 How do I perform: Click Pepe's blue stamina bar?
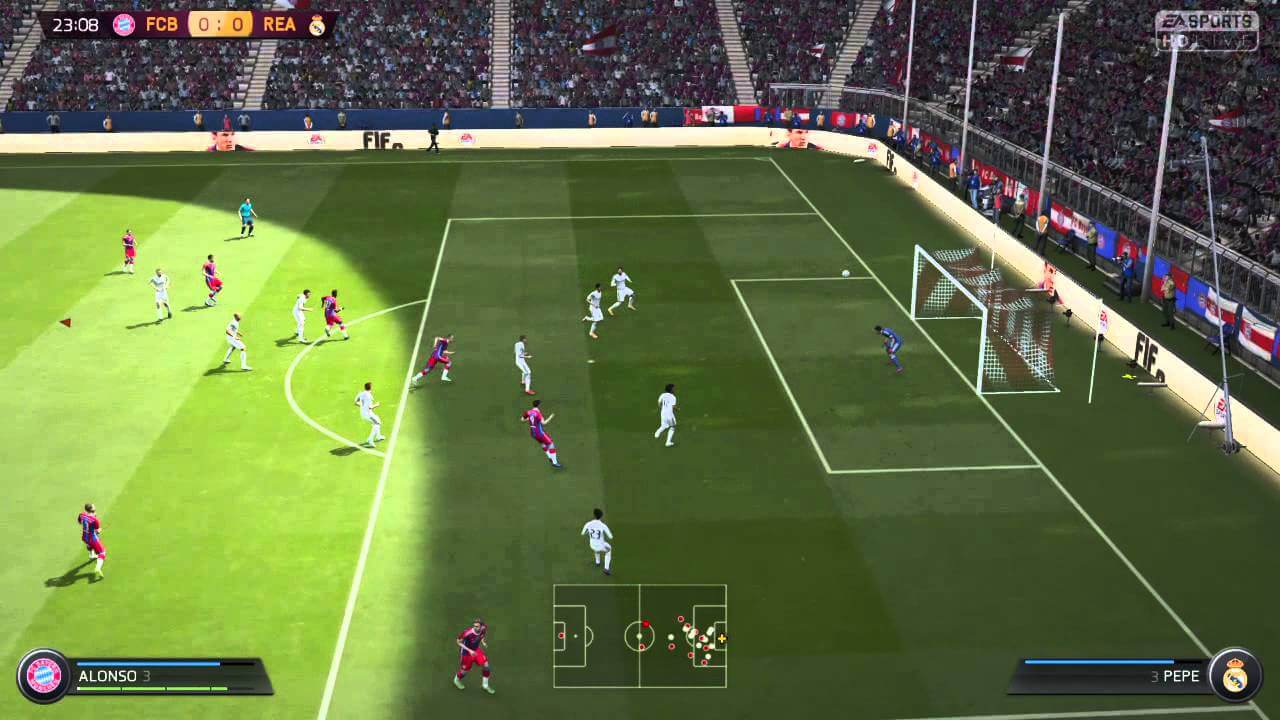point(1098,661)
